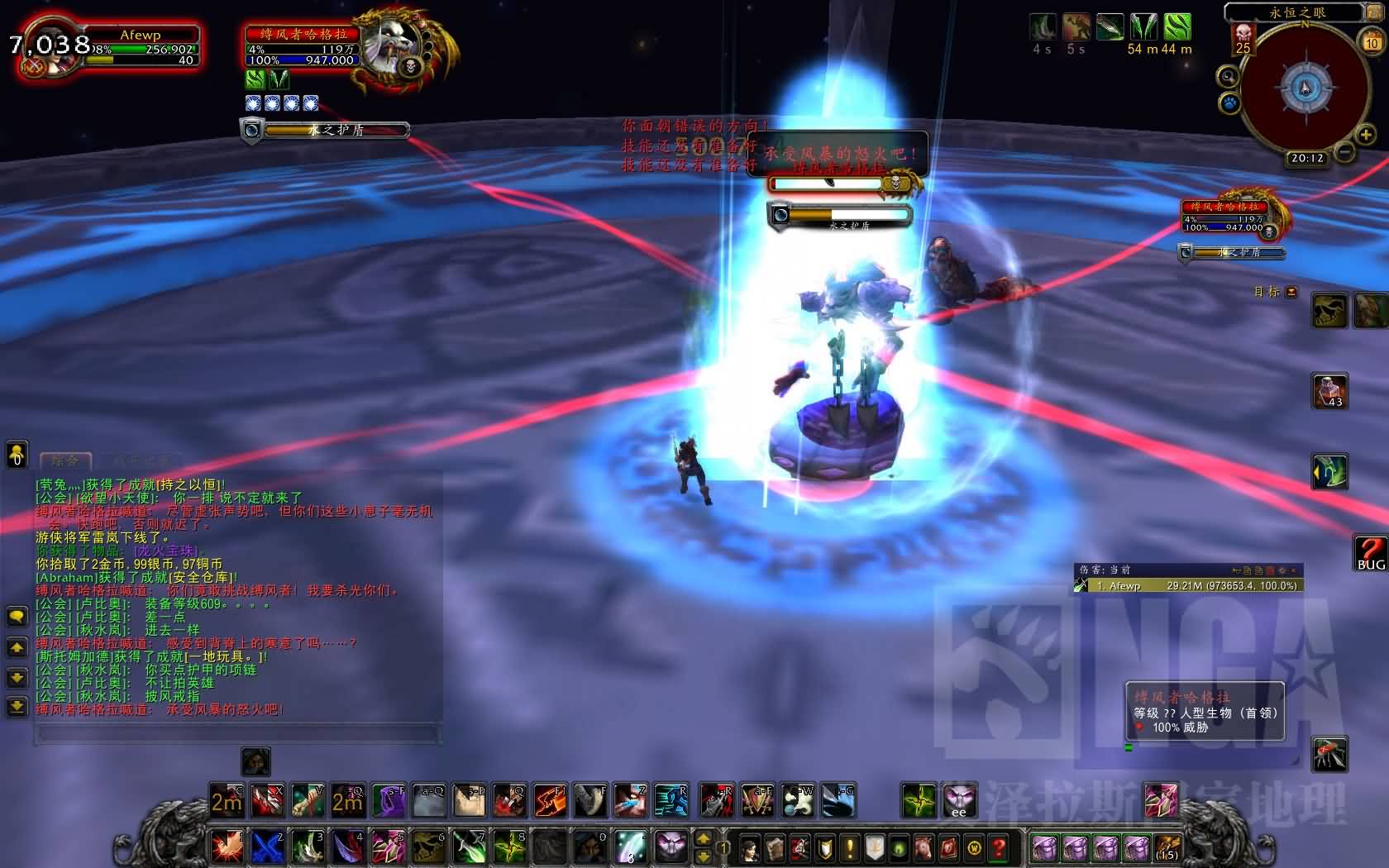1389x868 pixels.
Task: Click the Afewp row in the damage meter
Action: pyautogui.click(x=1186, y=585)
